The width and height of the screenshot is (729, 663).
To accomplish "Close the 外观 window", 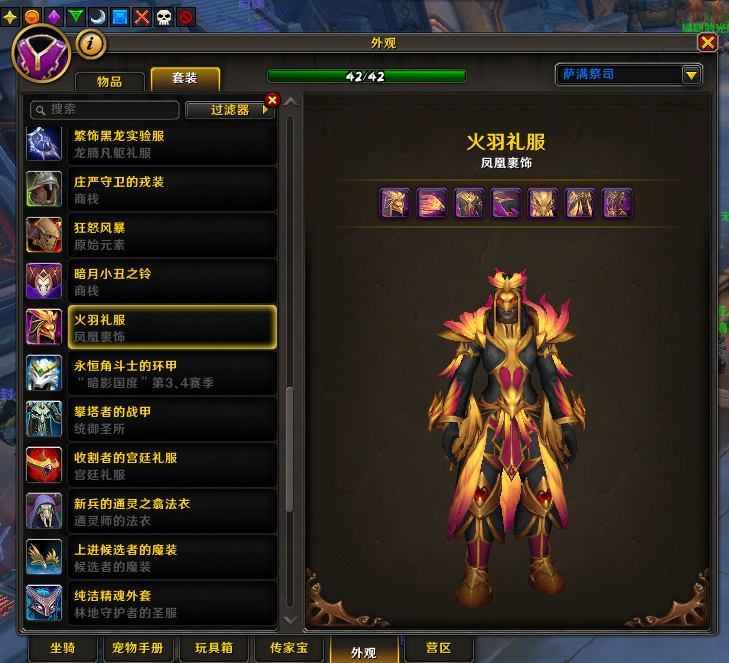I will click(707, 42).
